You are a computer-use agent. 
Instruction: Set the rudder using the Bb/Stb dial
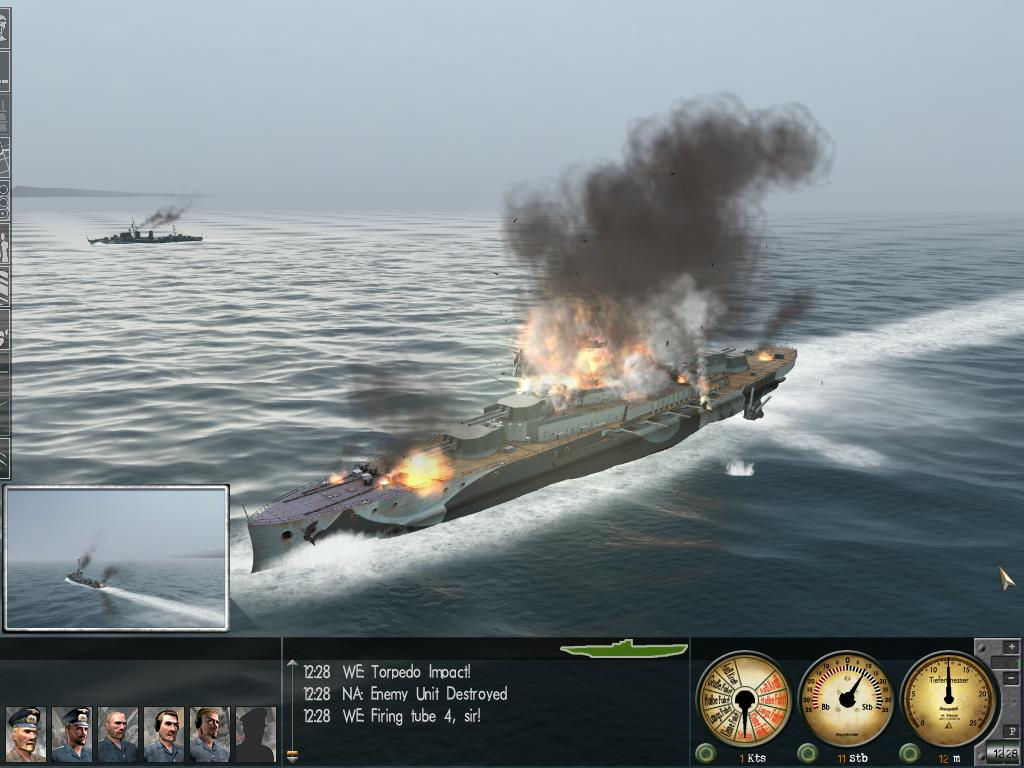[x=848, y=698]
